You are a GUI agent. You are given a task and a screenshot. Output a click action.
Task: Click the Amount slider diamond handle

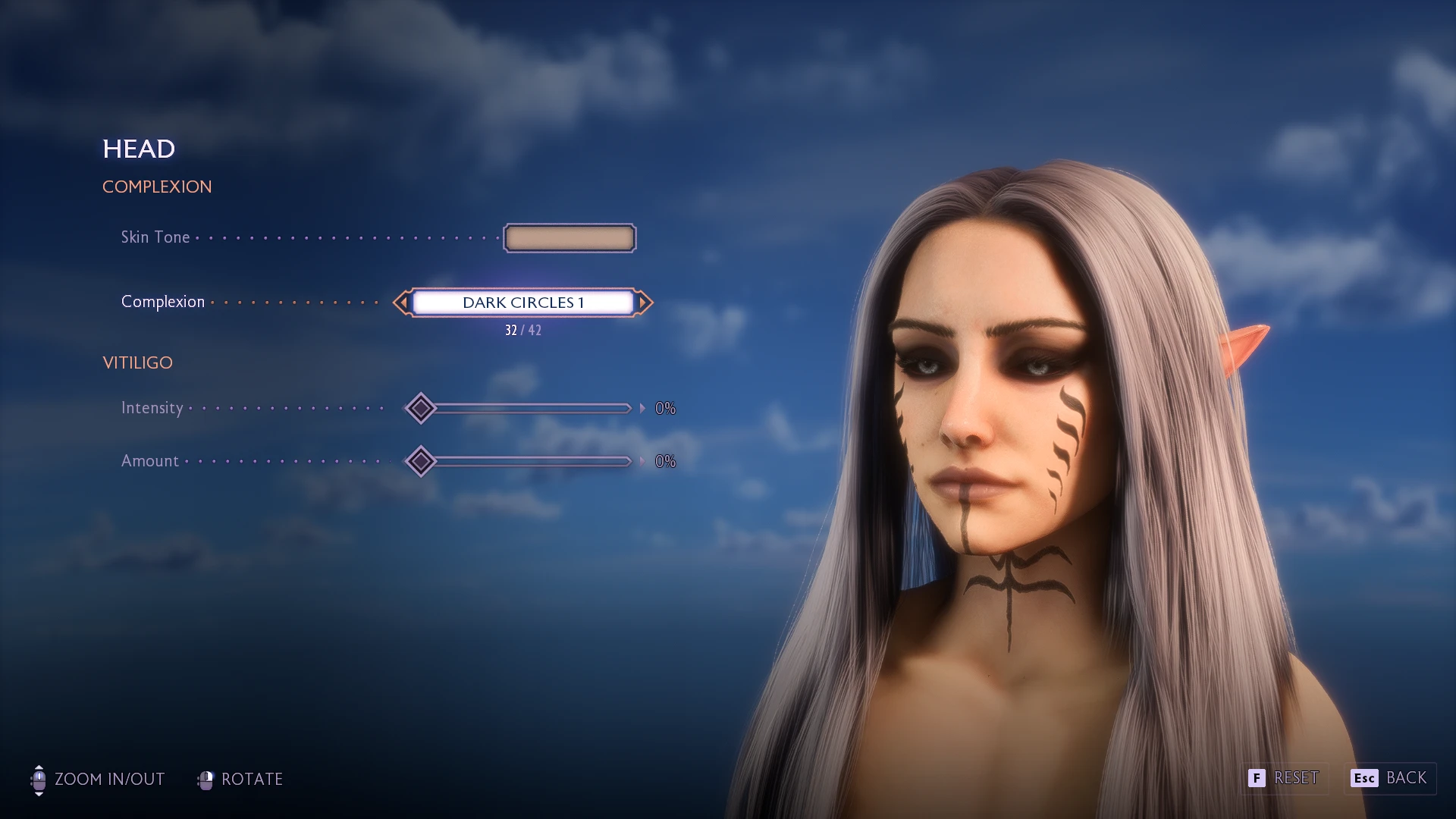point(422,461)
